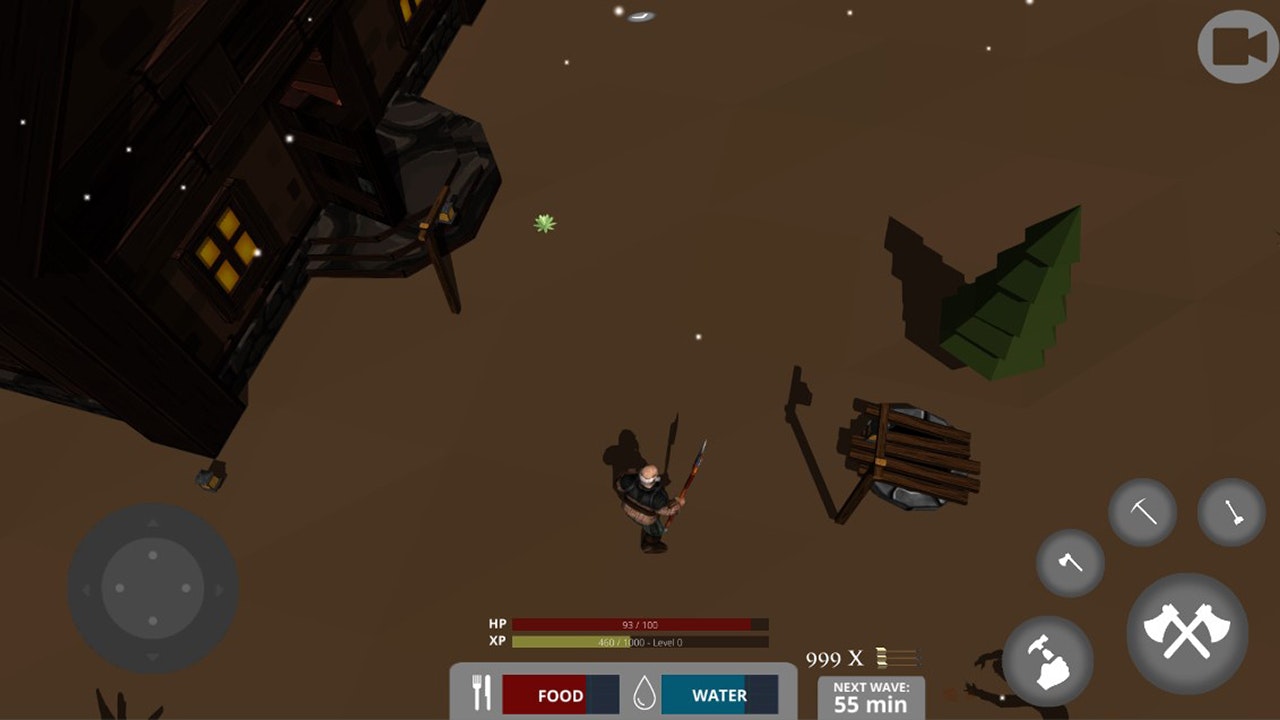Select the pickaxe tool icon
This screenshot has height=720, width=1280.
[x=1141, y=512]
